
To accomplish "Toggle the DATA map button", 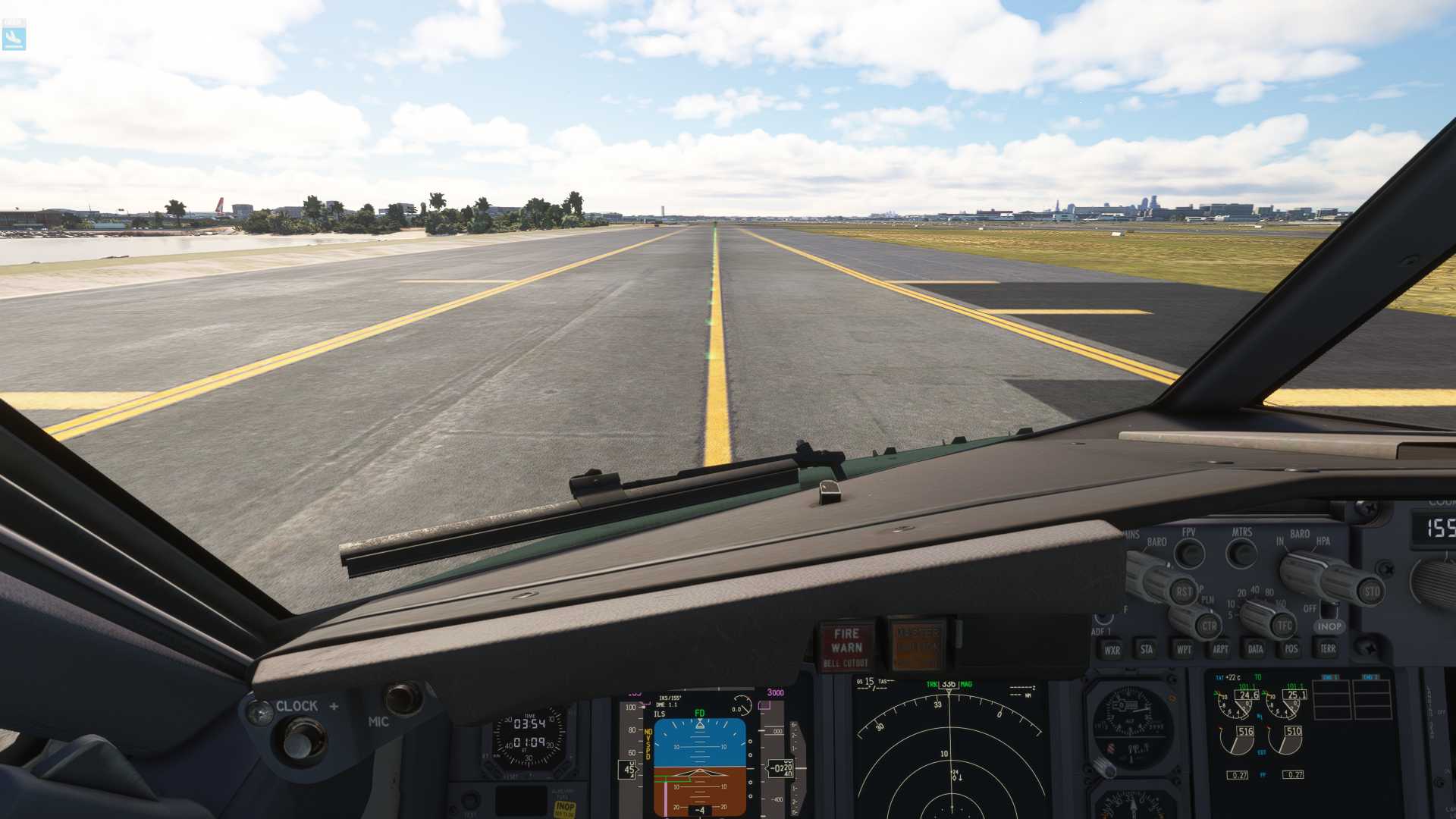I will (x=1255, y=649).
